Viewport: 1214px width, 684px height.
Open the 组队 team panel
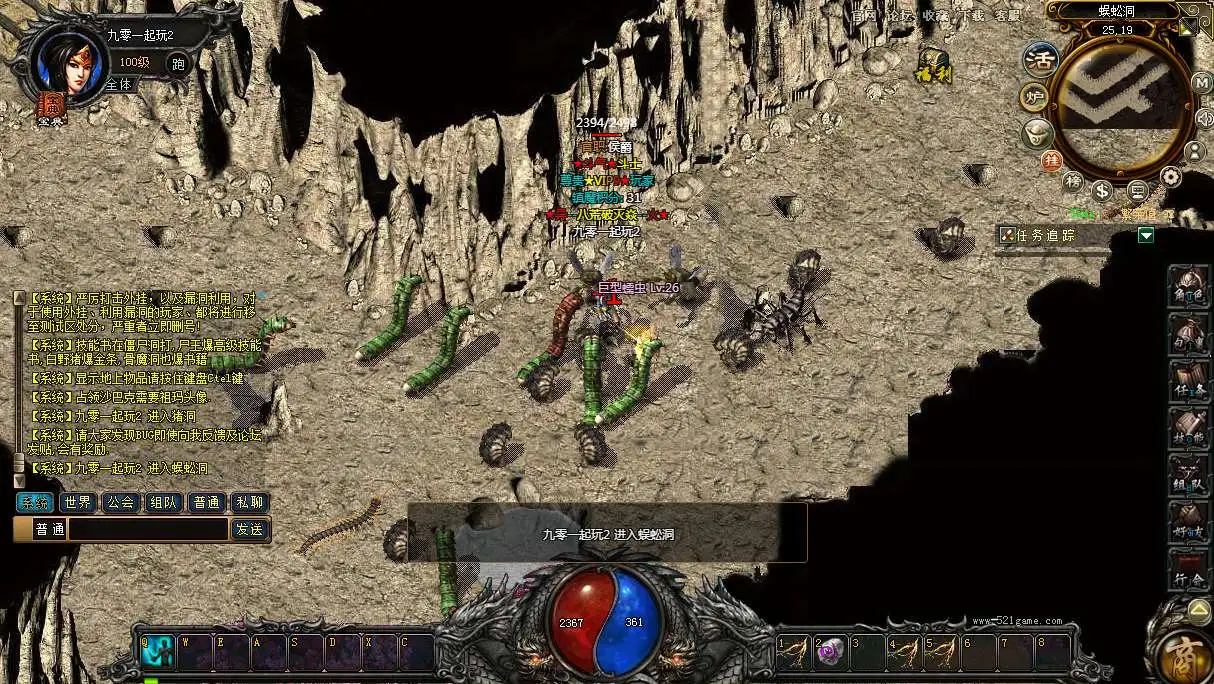1189,475
